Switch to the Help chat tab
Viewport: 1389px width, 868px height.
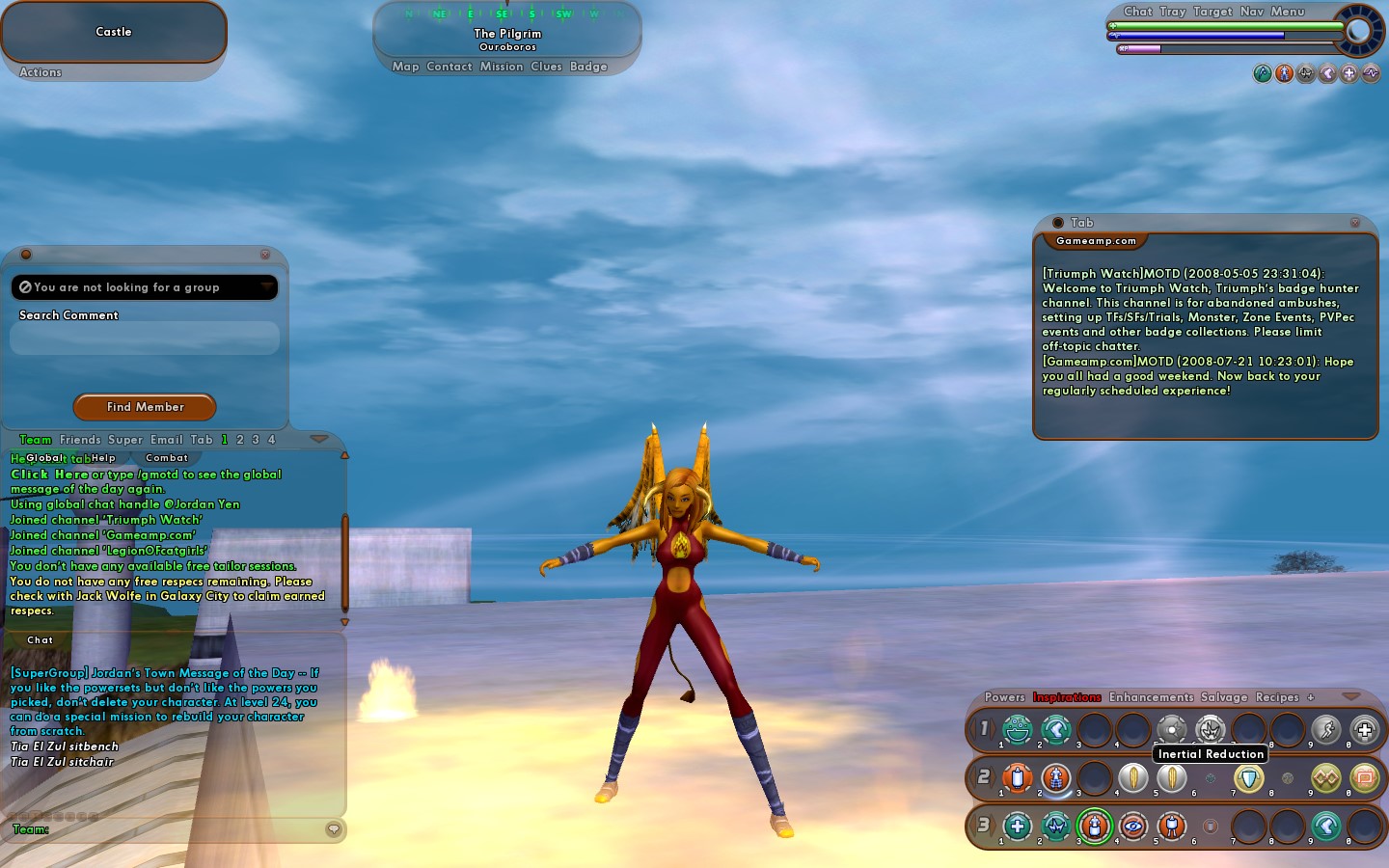pos(103,458)
